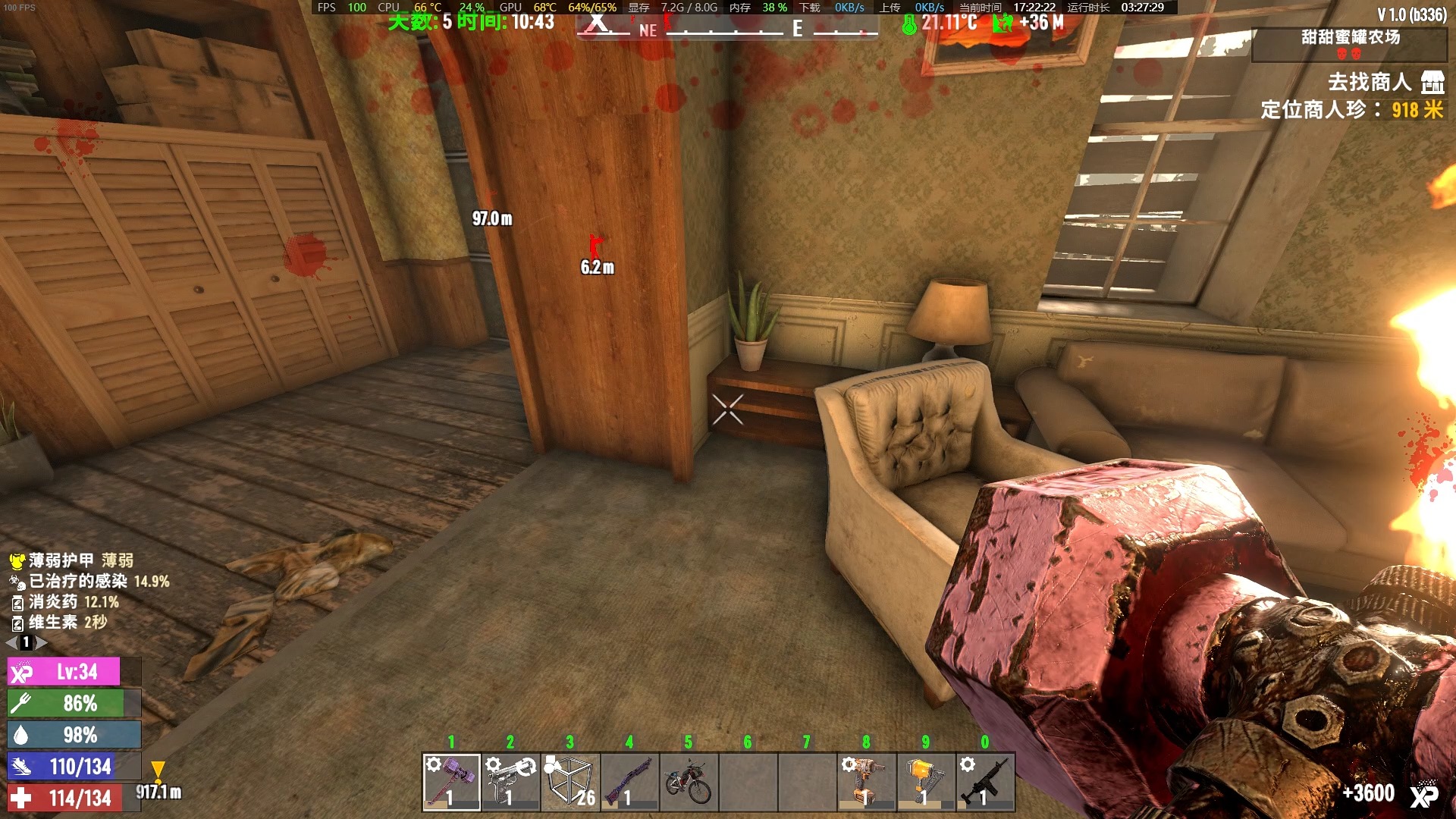1456x819 pixels.
Task: Choose the frame block stack of 26
Action: [570, 782]
